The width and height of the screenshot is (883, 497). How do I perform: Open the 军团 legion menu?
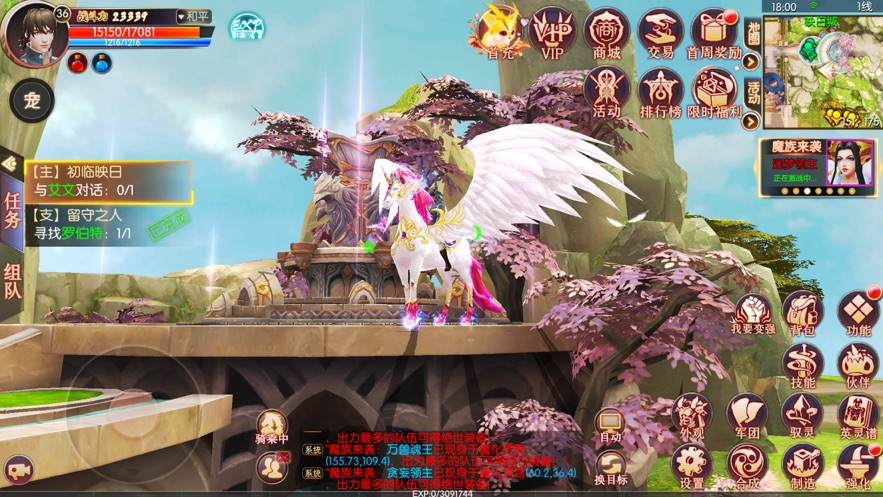pyautogui.click(x=747, y=414)
